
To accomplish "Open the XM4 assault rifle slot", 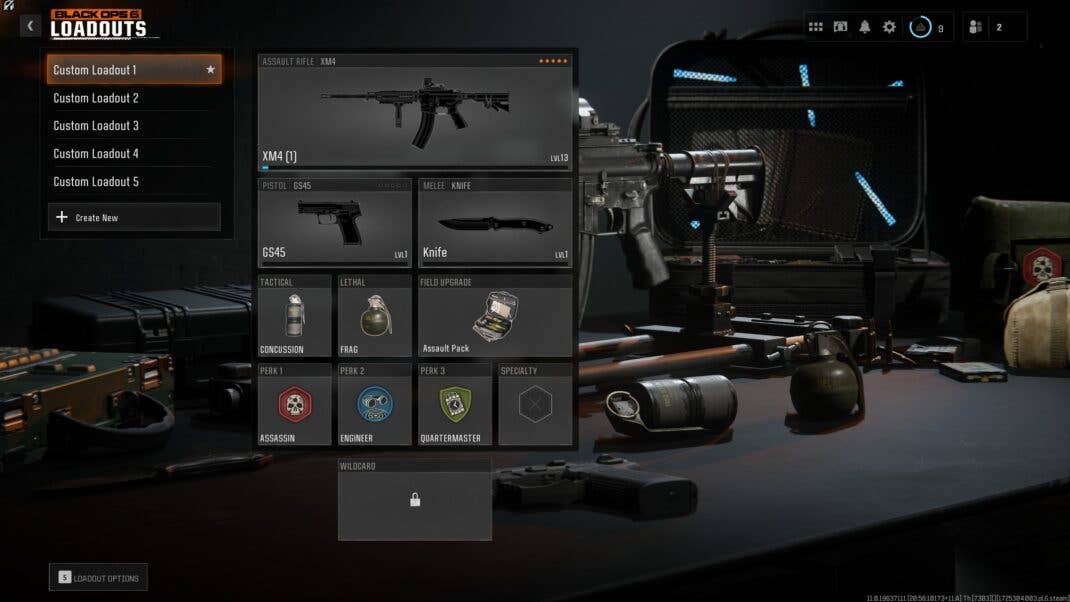I will [x=415, y=112].
